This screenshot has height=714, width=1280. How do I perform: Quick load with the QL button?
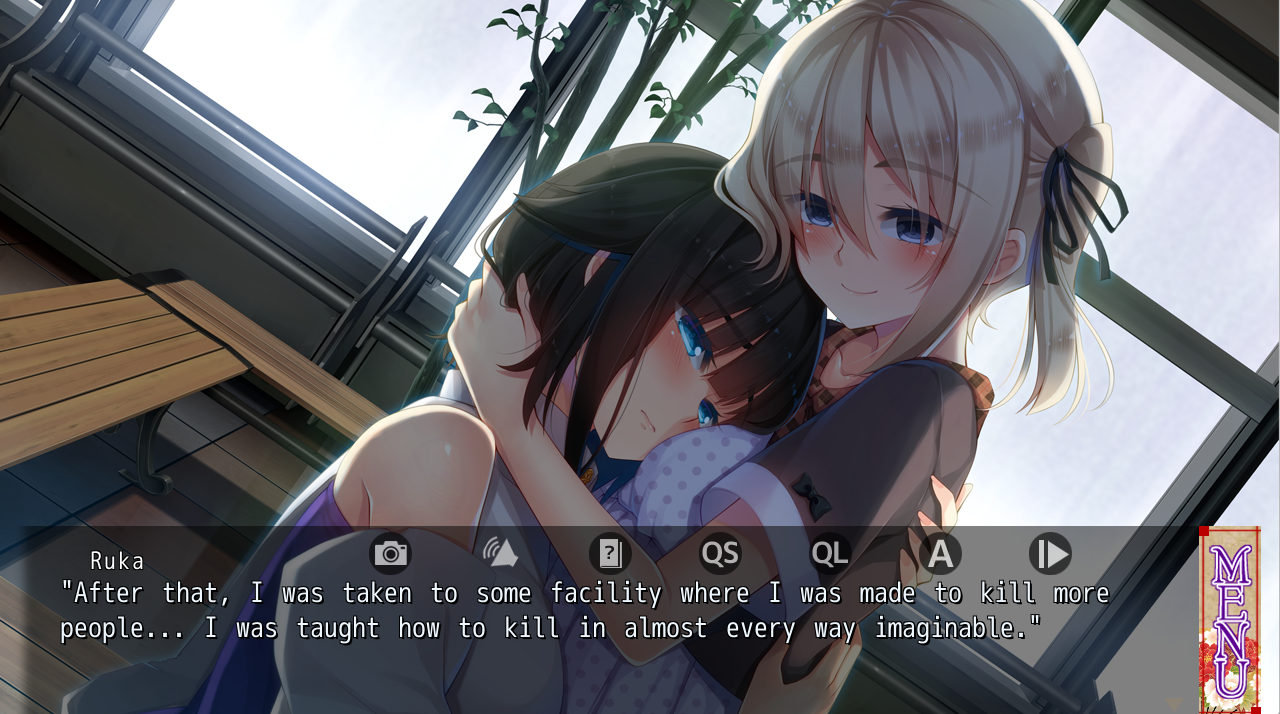[830, 553]
